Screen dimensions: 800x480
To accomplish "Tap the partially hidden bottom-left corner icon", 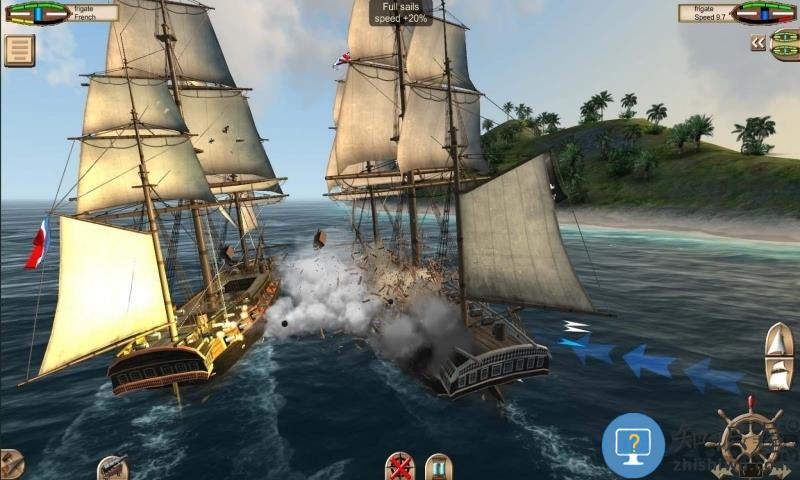I will [x=10, y=465].
